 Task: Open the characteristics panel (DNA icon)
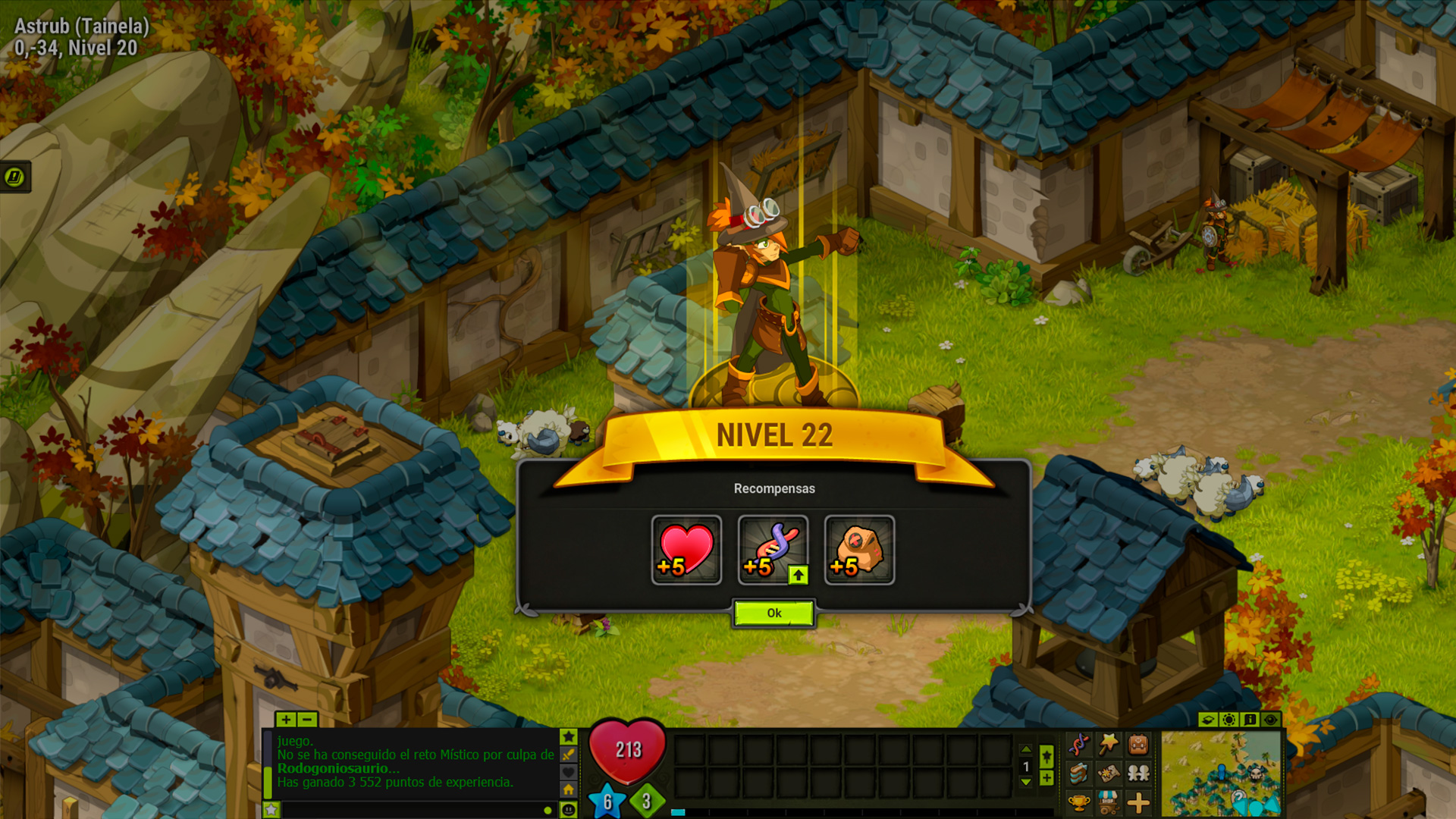(1079, 745)
